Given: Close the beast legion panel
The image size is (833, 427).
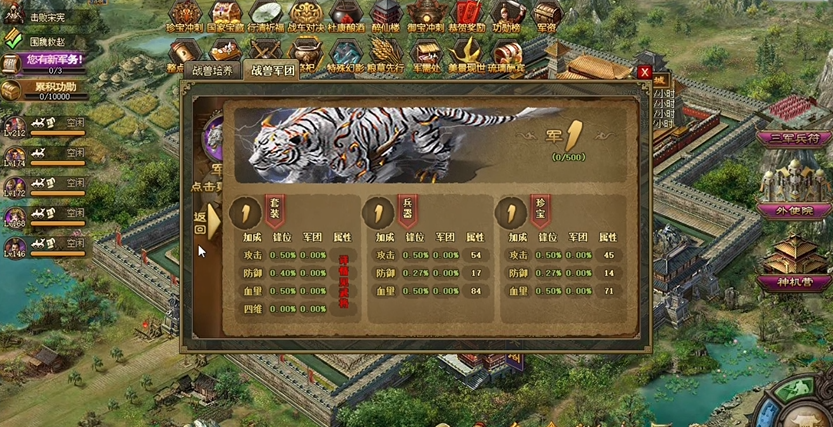Looking at the screenshot, I should pyautogui.click(x=645, y=72).
